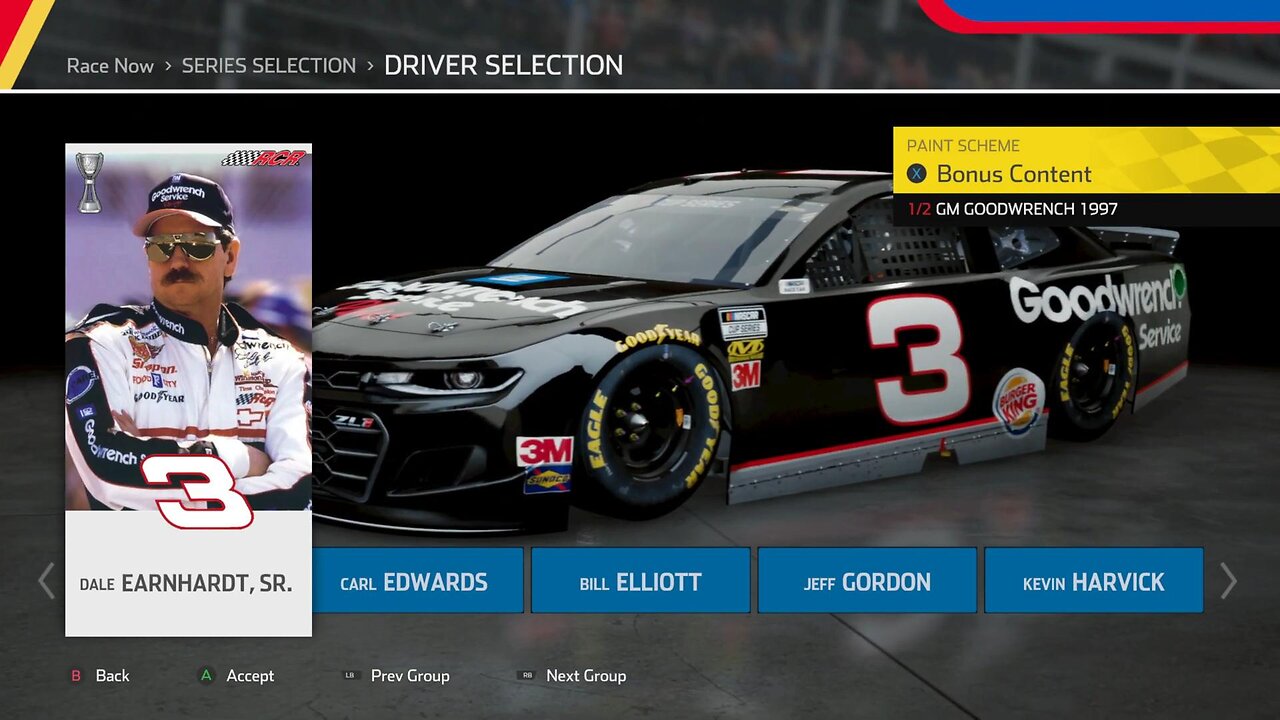
Task: Select the RCR logo on the driver card
Action: (x=262, y=160)
